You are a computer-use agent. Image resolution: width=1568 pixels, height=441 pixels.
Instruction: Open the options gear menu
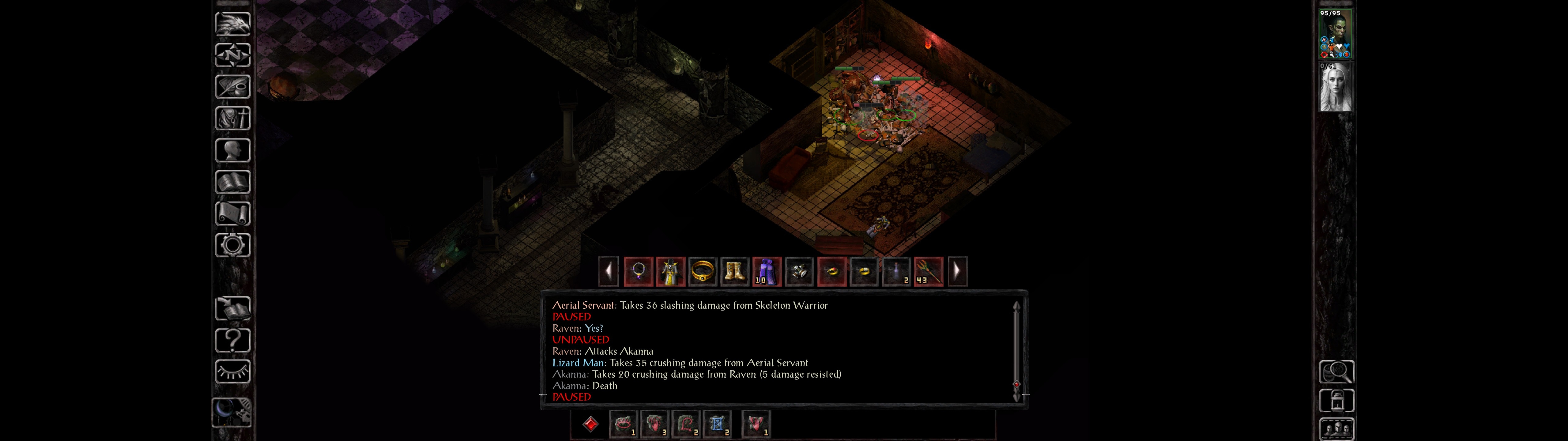232,246
